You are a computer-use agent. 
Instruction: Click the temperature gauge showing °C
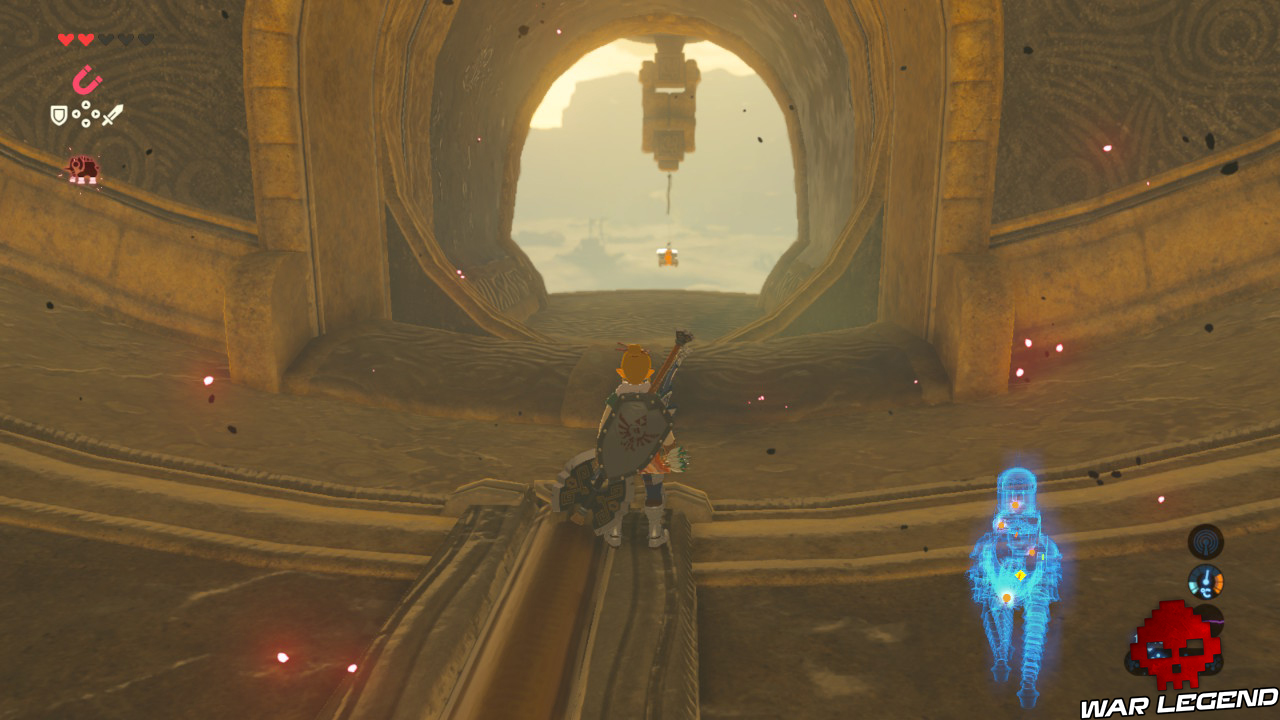(x=1206, y=581)
